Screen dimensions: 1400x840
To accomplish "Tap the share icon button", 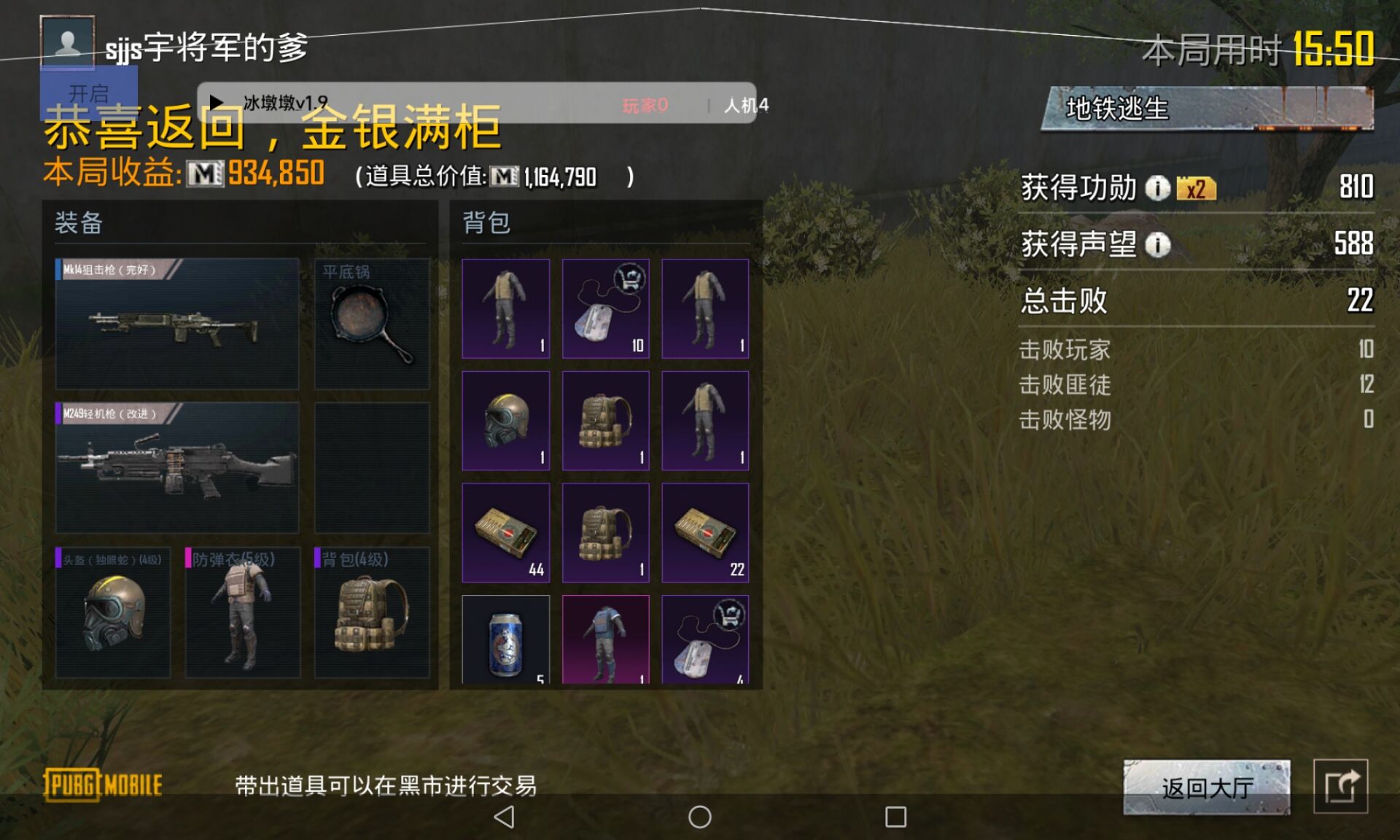I will coord(1340,786).
